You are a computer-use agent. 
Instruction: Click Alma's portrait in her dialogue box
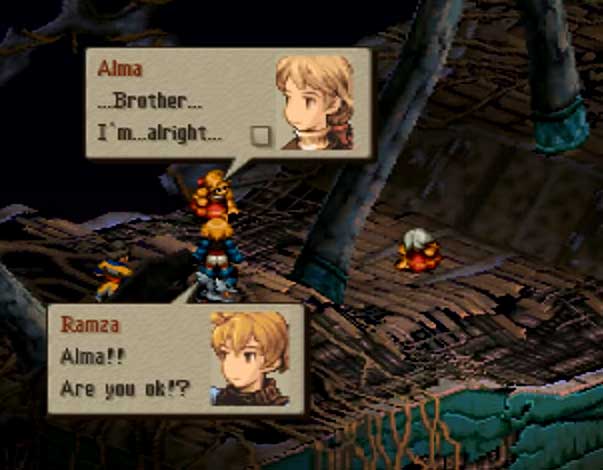pyautogui.click(x=319, y=101)
